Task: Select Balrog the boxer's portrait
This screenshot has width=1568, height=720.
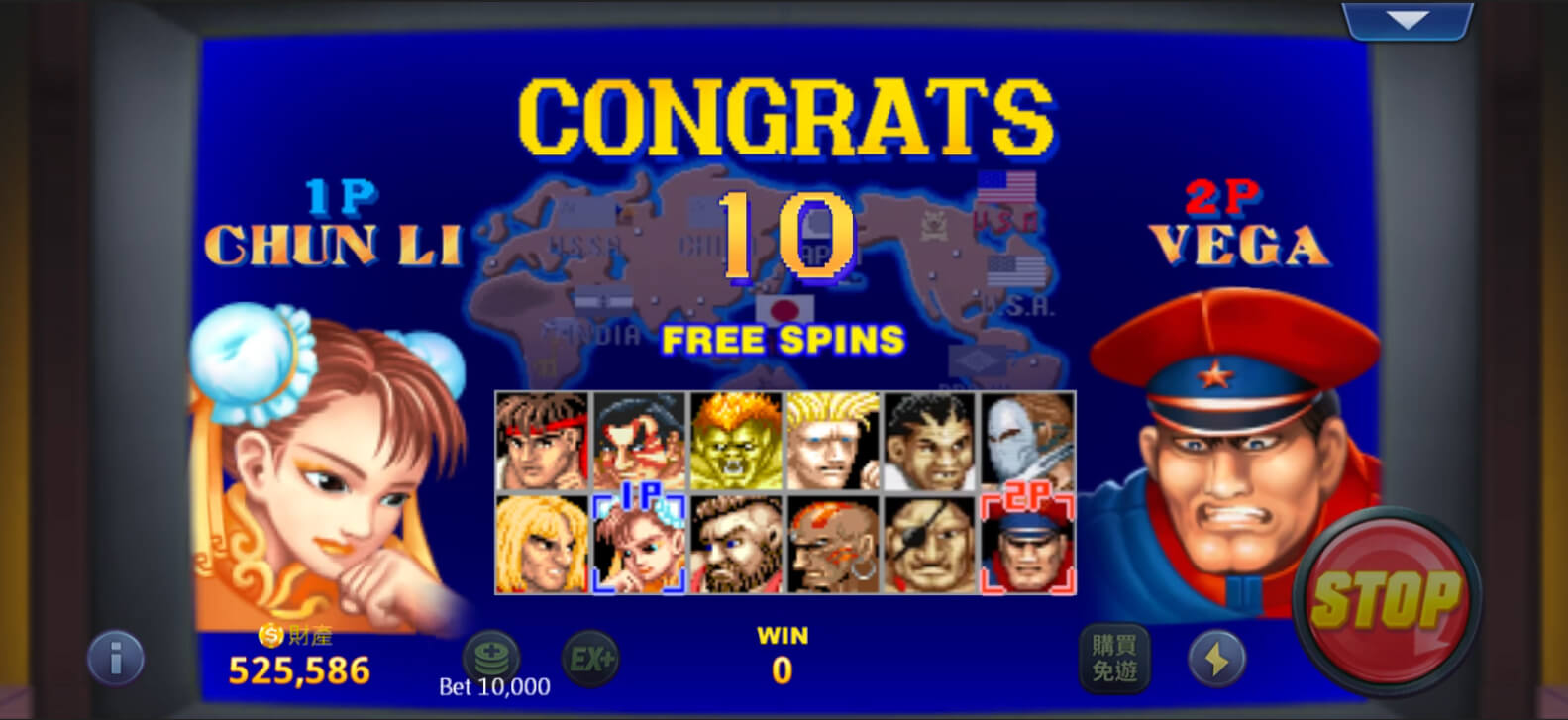Action: click(x=930, y=442)
